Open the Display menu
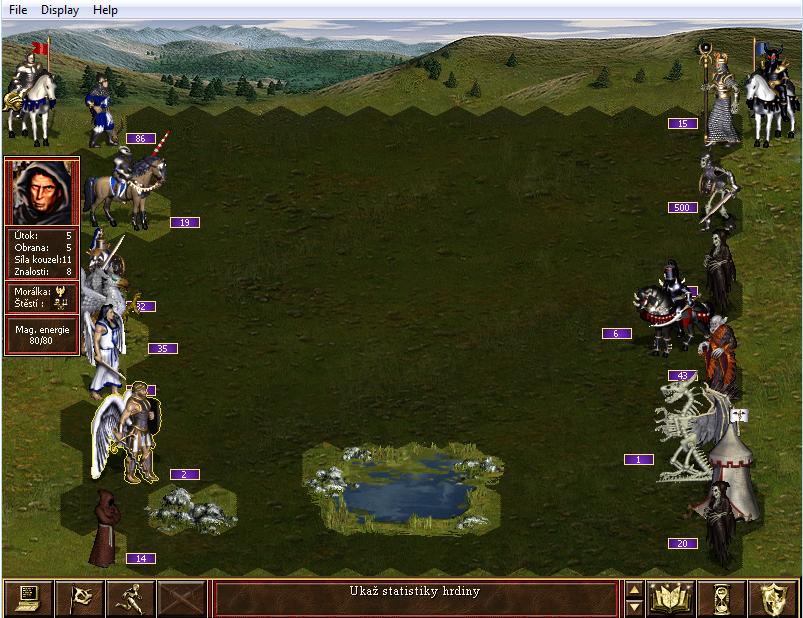The height and width of the screenshot is (618, 803). click(x=60, y=10)
